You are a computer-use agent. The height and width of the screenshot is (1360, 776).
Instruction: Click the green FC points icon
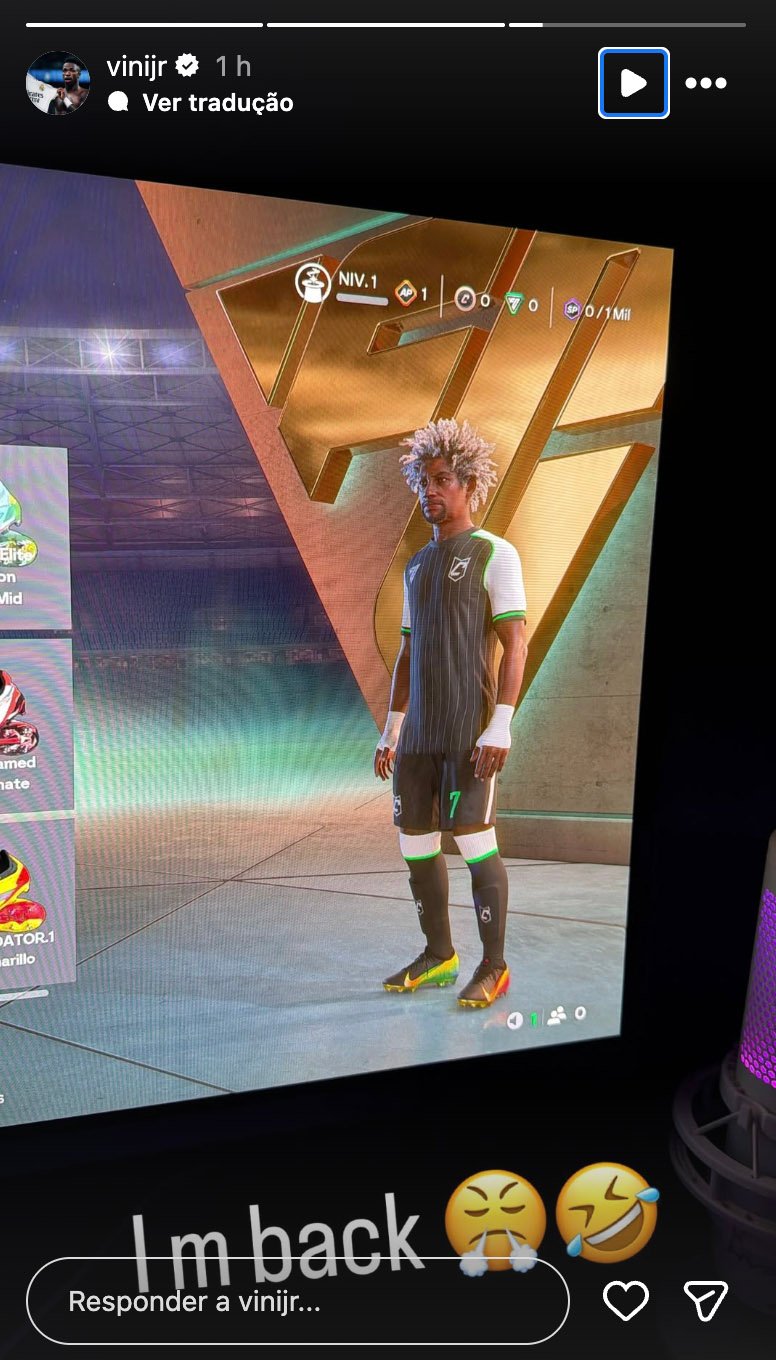point(514,303)
